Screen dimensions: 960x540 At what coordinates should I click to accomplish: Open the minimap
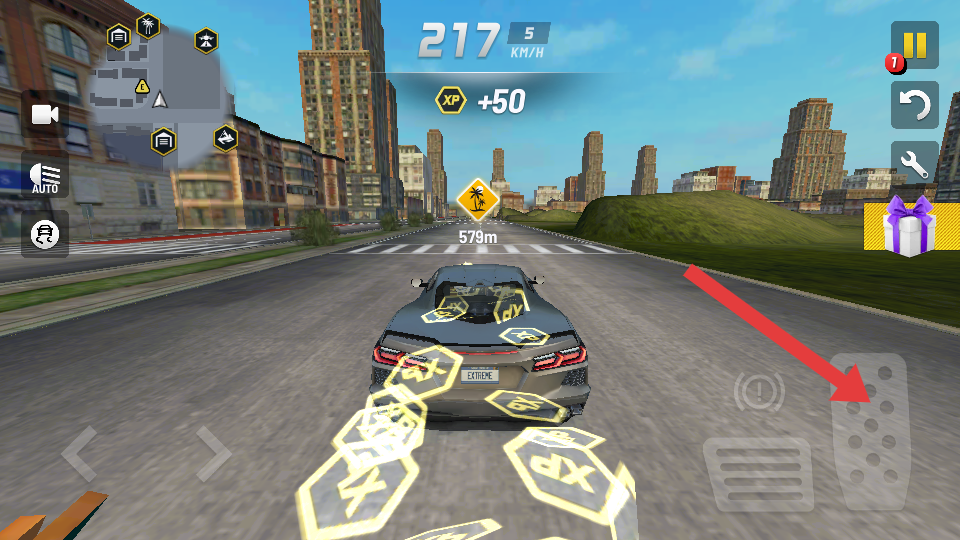(160, 85)
